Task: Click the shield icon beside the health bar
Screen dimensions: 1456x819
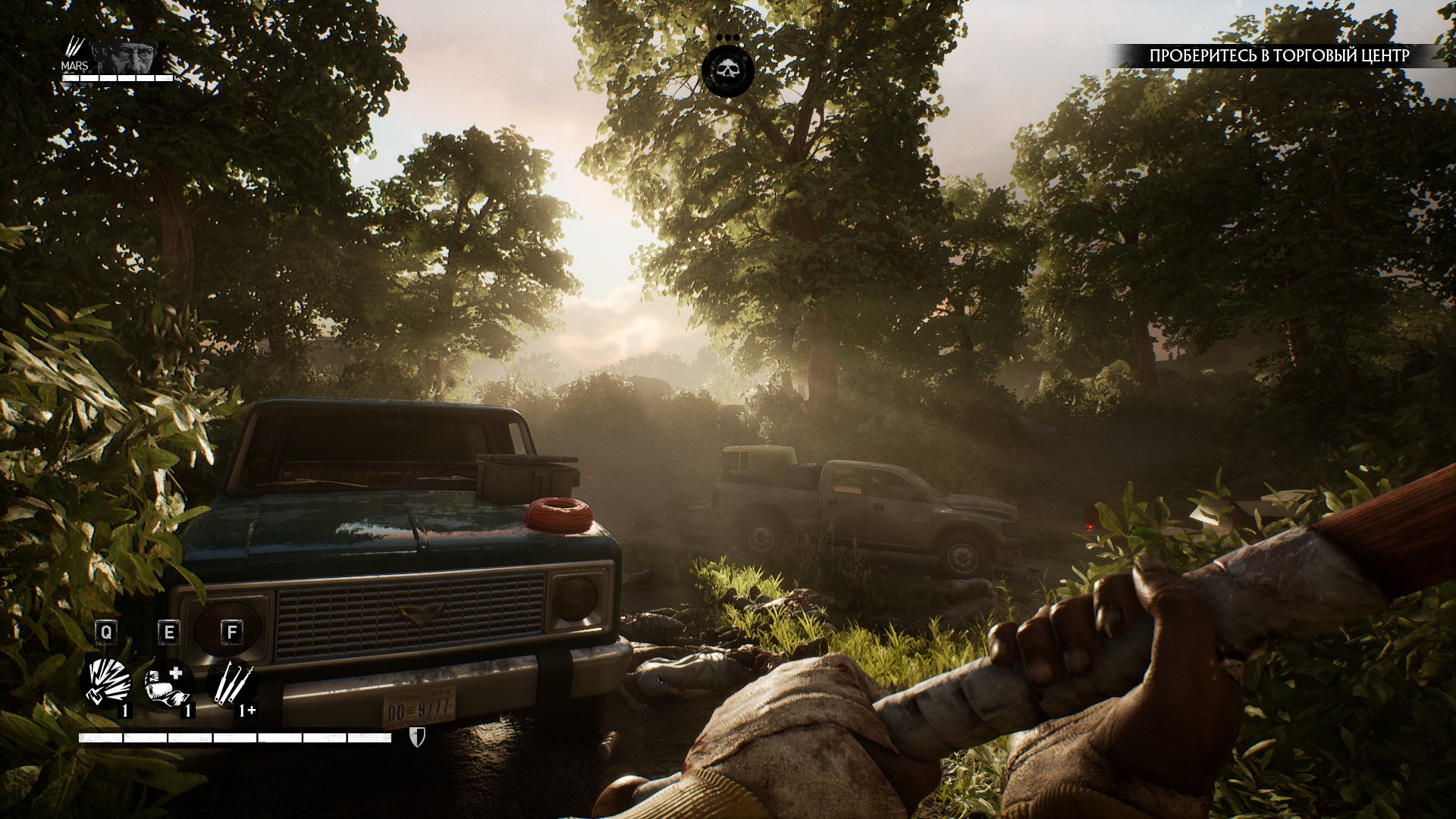Action: click(417, 737)
